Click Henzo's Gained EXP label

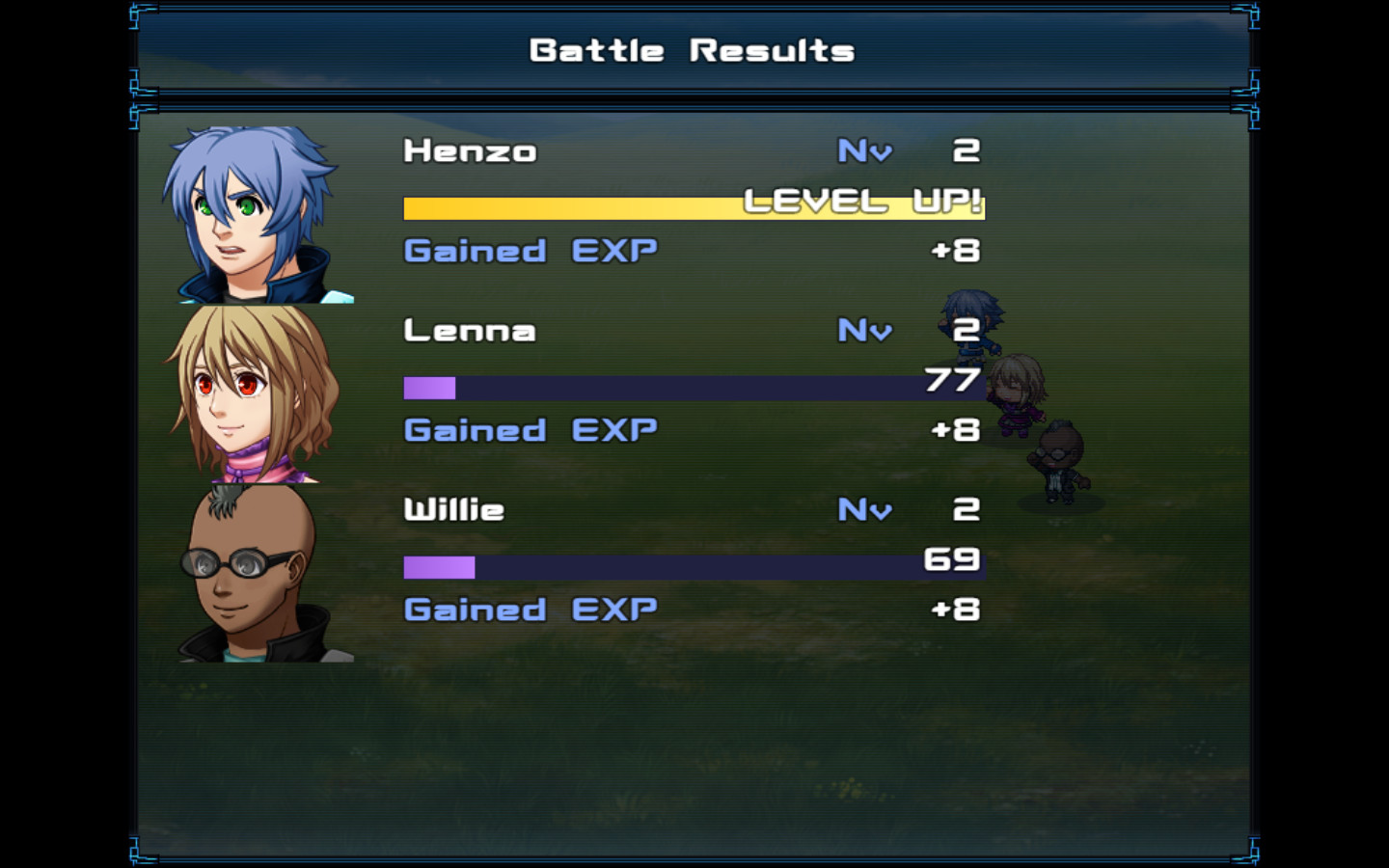coord(529,251)
